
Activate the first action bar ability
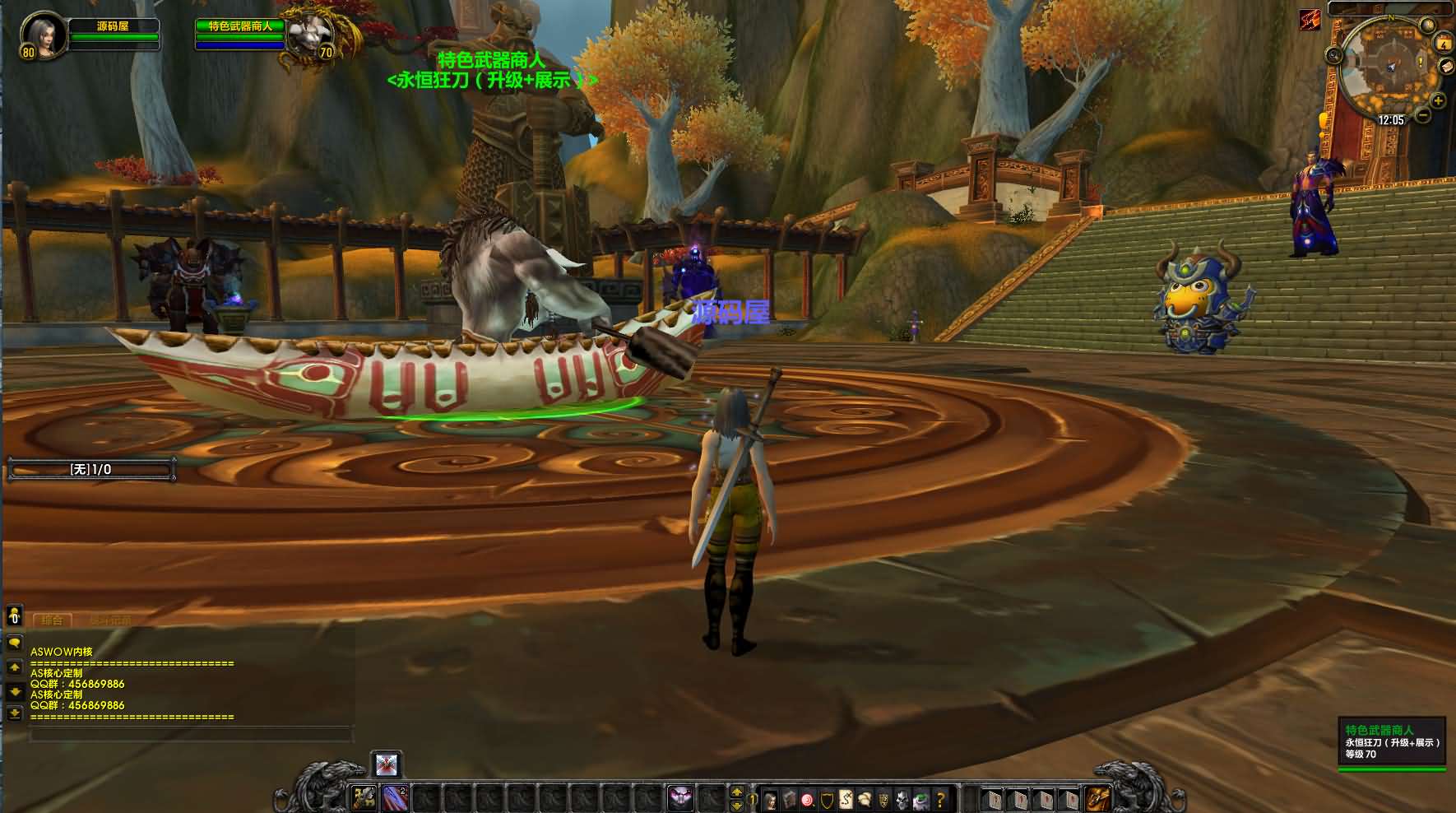click(364, 797)
